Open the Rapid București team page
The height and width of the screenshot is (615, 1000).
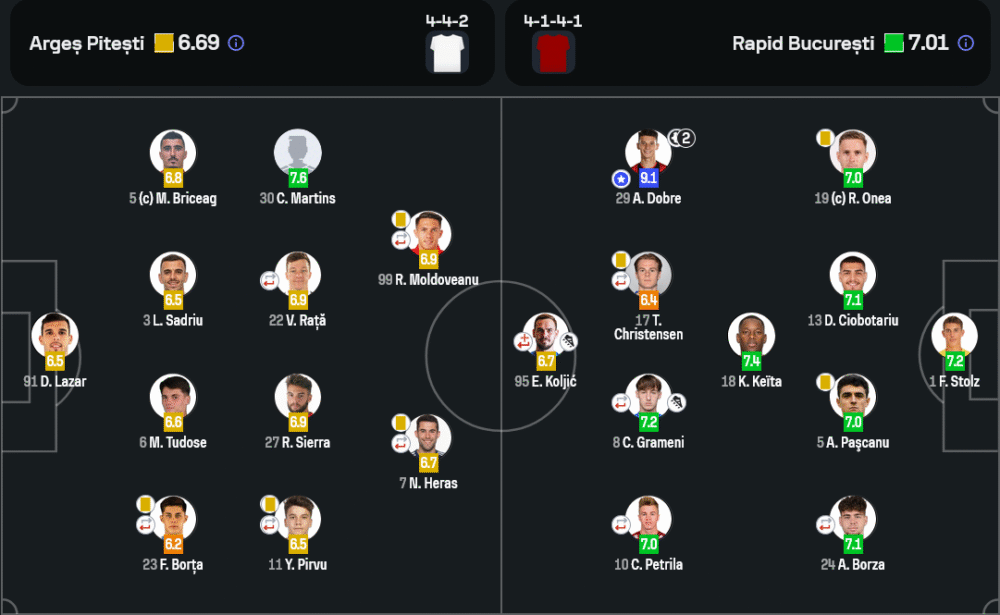803,44
